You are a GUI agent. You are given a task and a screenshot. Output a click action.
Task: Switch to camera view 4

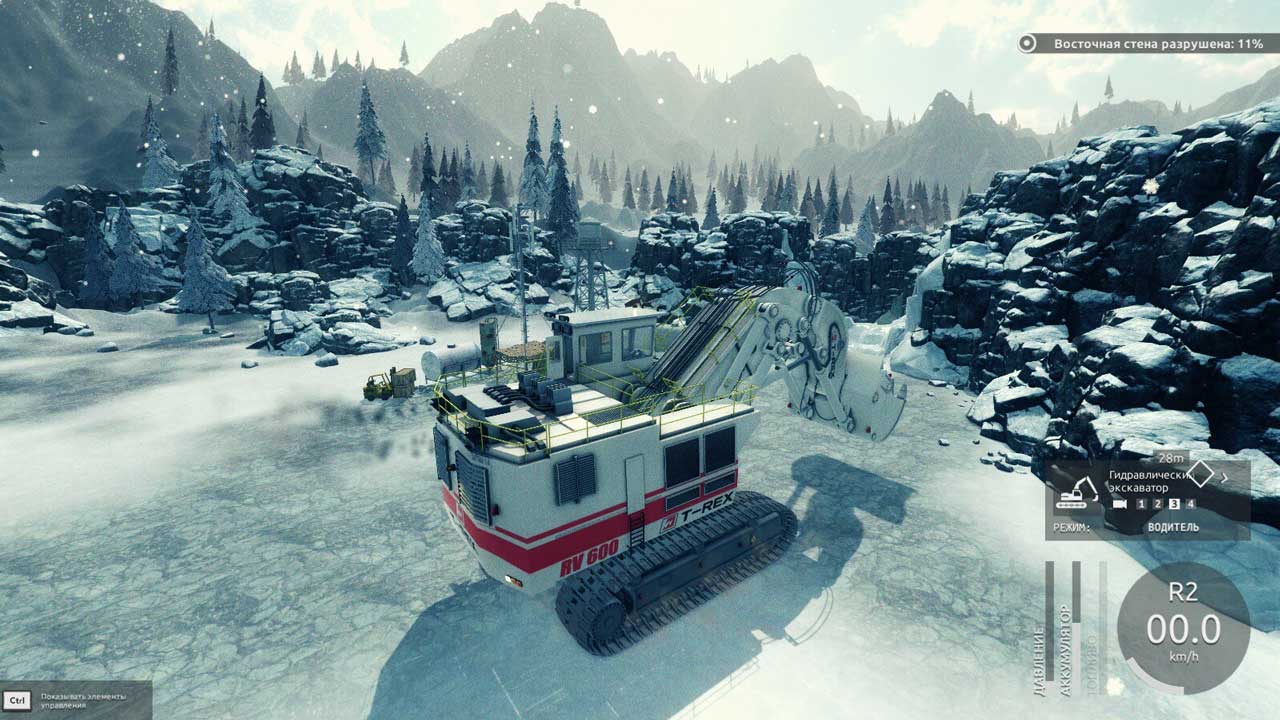click(x=1190, y=504)
